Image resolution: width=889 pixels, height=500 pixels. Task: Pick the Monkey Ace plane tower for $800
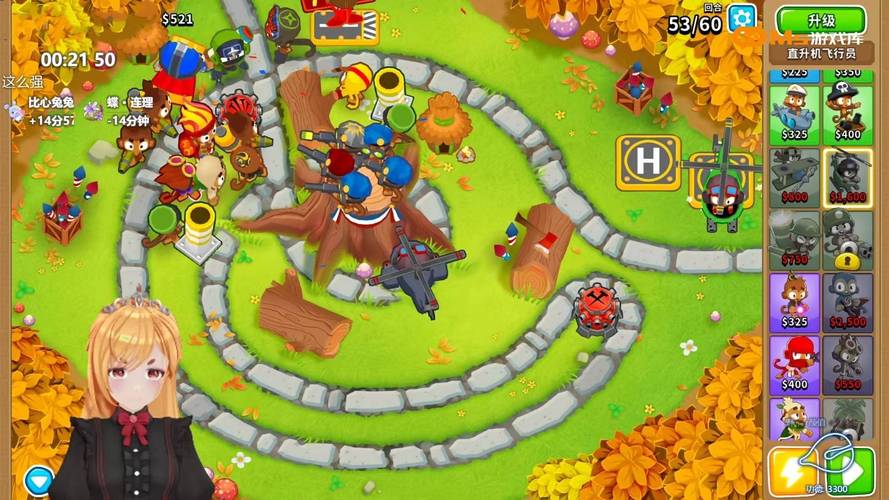pyautogui.click(x=794, y=175)
